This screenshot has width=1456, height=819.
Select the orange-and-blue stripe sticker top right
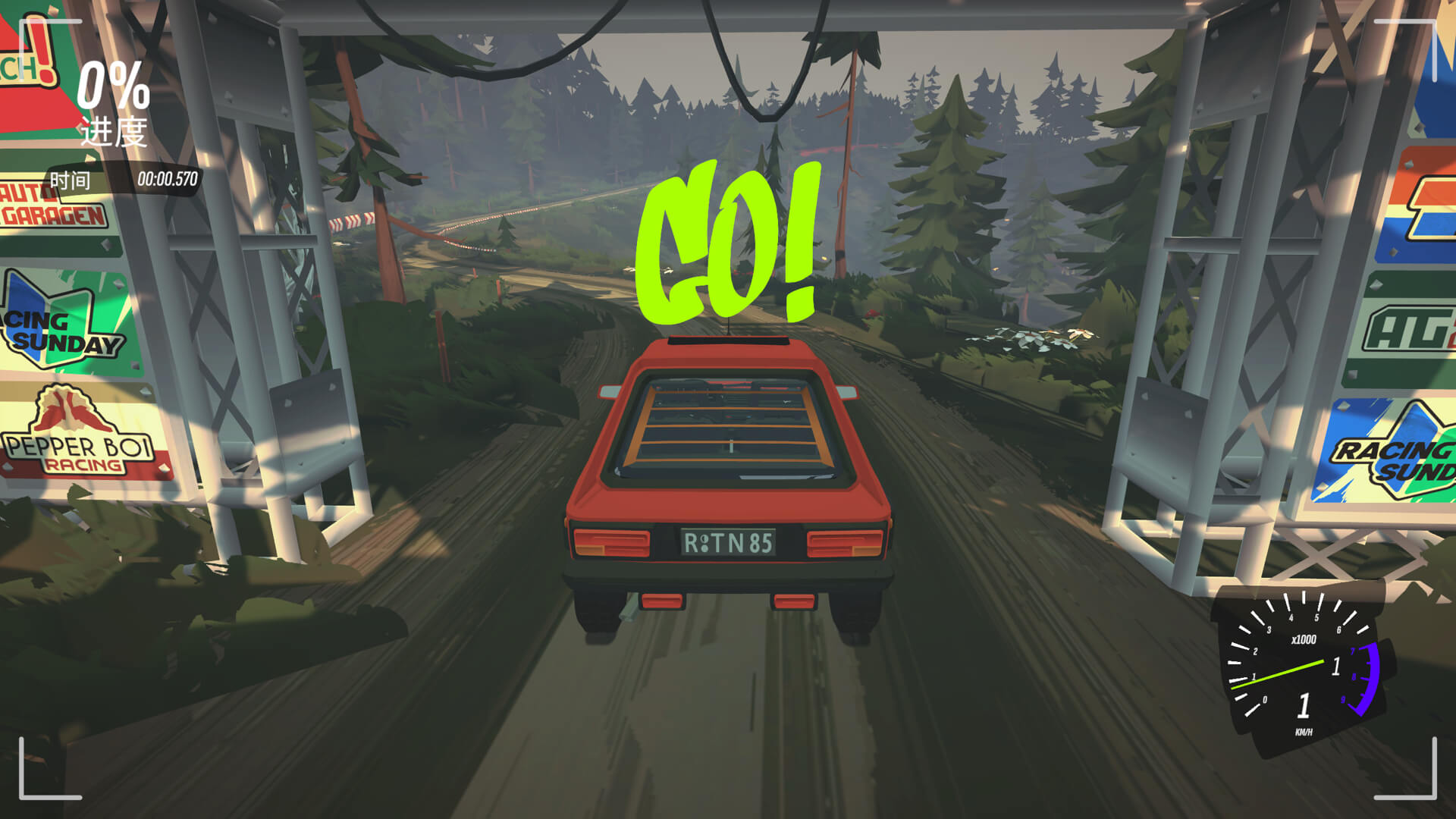point(1426,205)
